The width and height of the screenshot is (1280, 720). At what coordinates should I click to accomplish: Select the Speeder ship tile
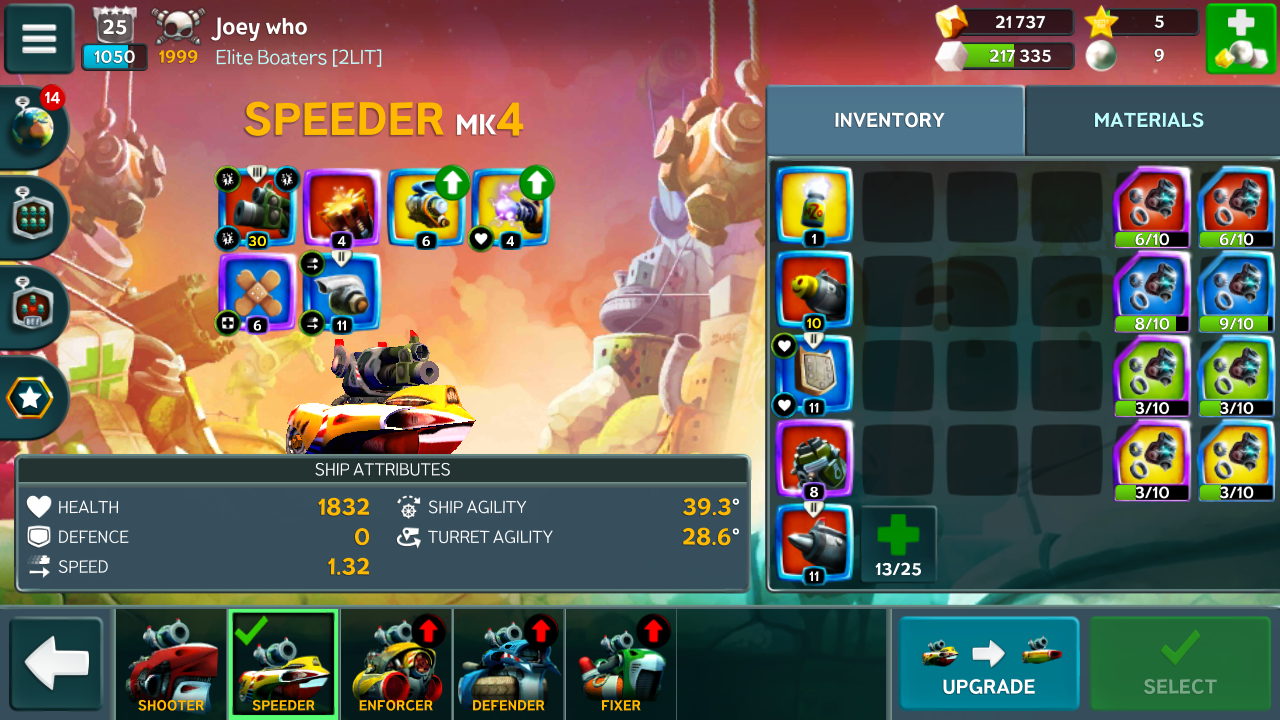coord(283,664)
